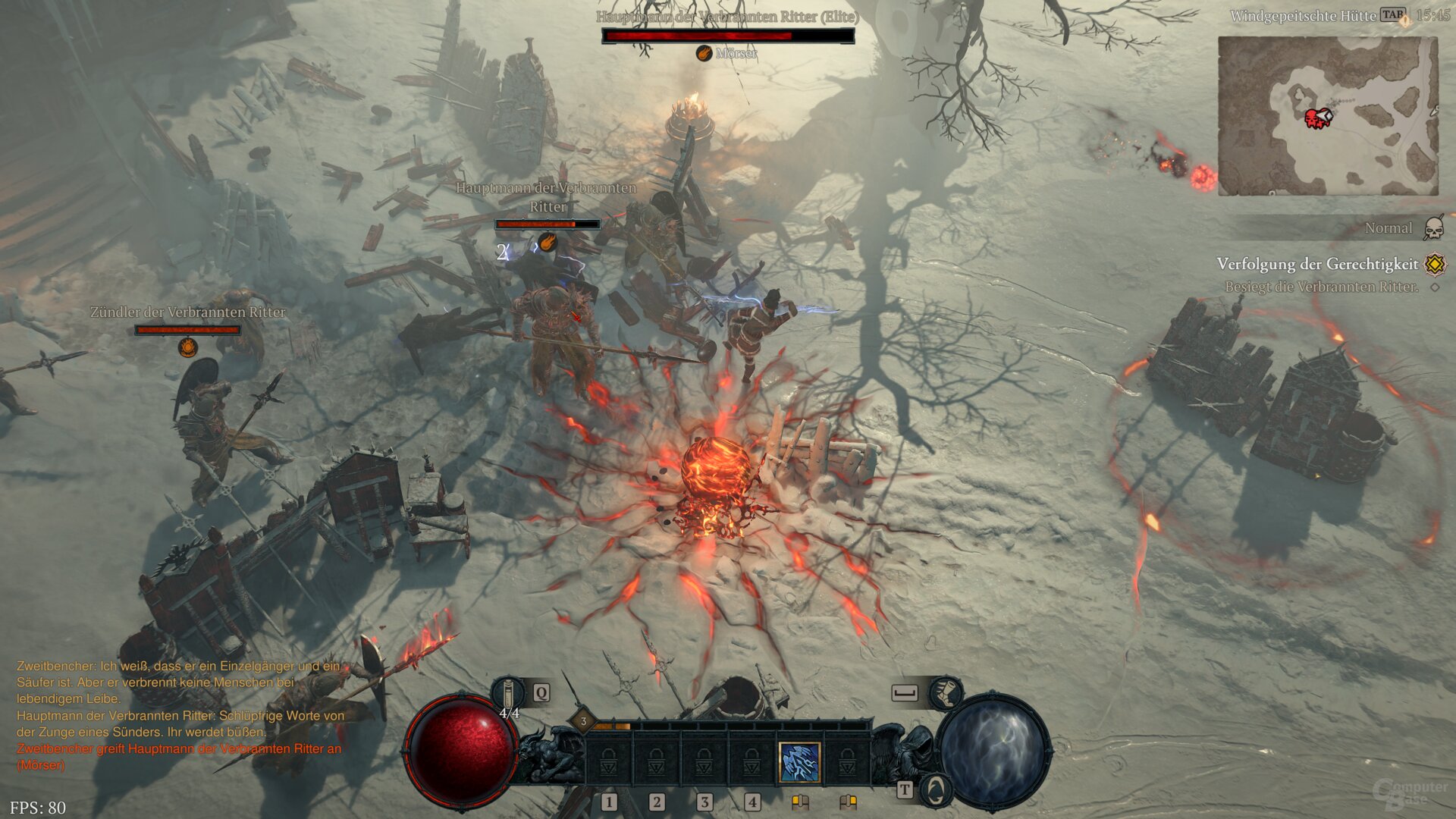Image resolution: width=1456 pixels, height=819 pixels.
Task: Expand the quest objective diamond next to Besiegt die Verbrannten Ritter
Action: (1433, 286)
